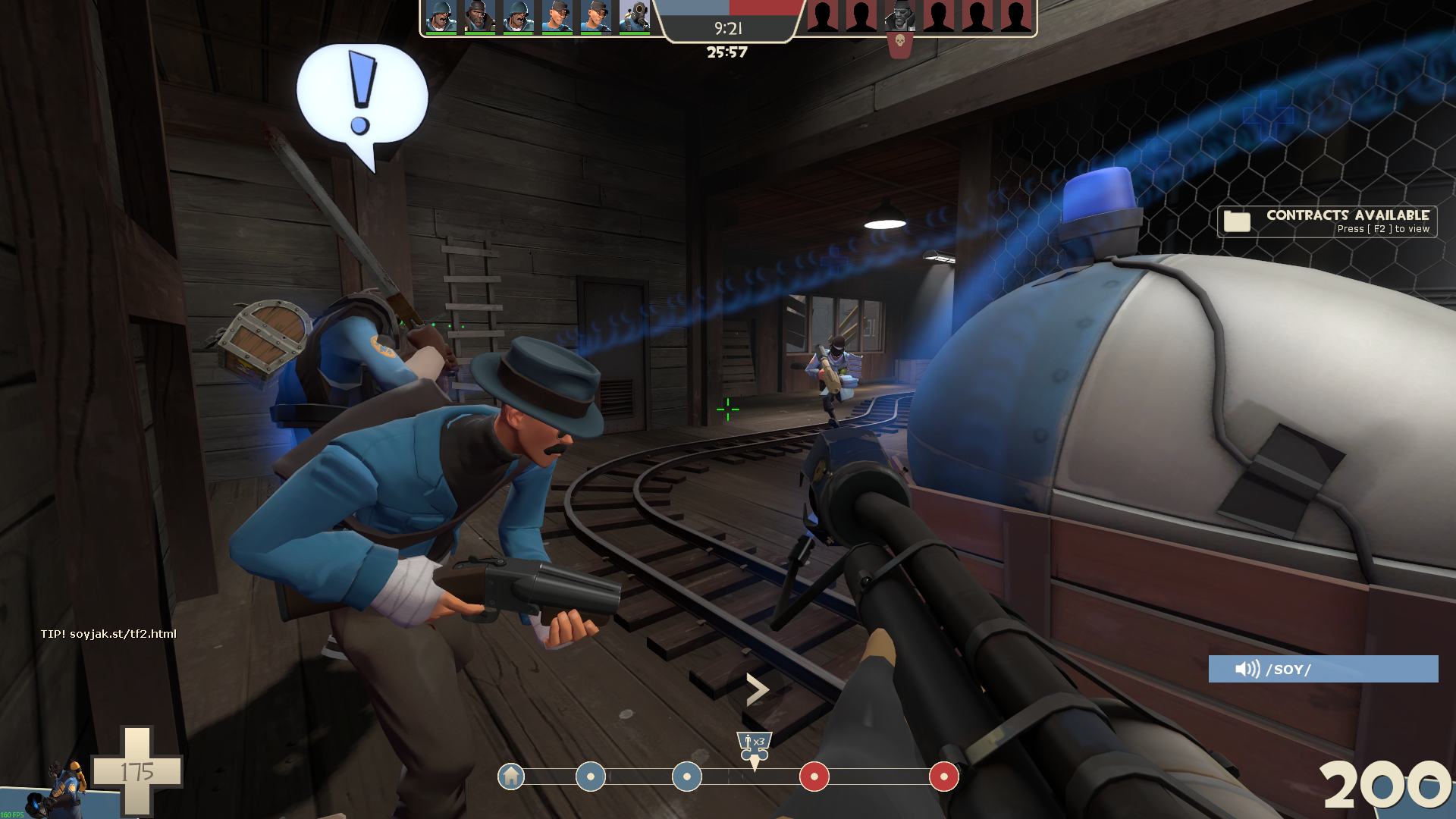Click the dead RED Demoman portrait
Image resolution: width=1456 pixels, height=819 pixels.
[x=899, y=17]
